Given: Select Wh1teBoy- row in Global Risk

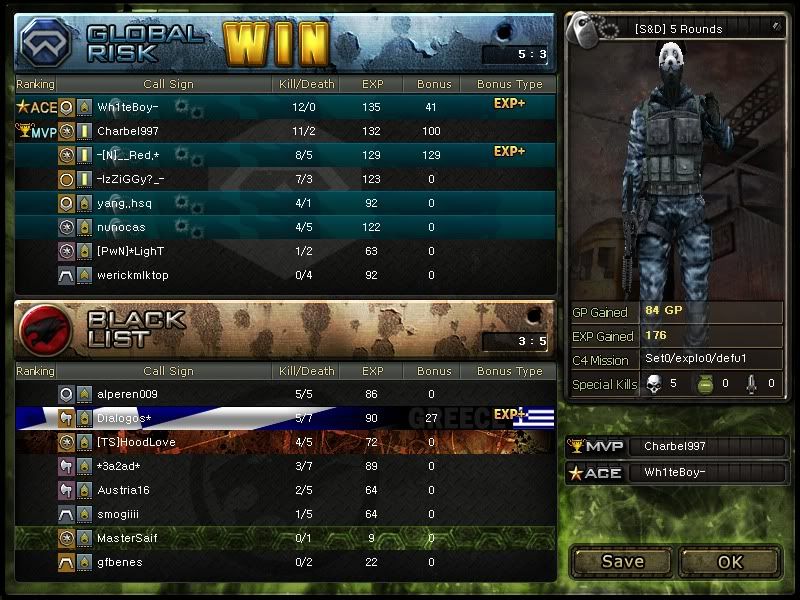Looking at the screenshot, I should (285, 107).
